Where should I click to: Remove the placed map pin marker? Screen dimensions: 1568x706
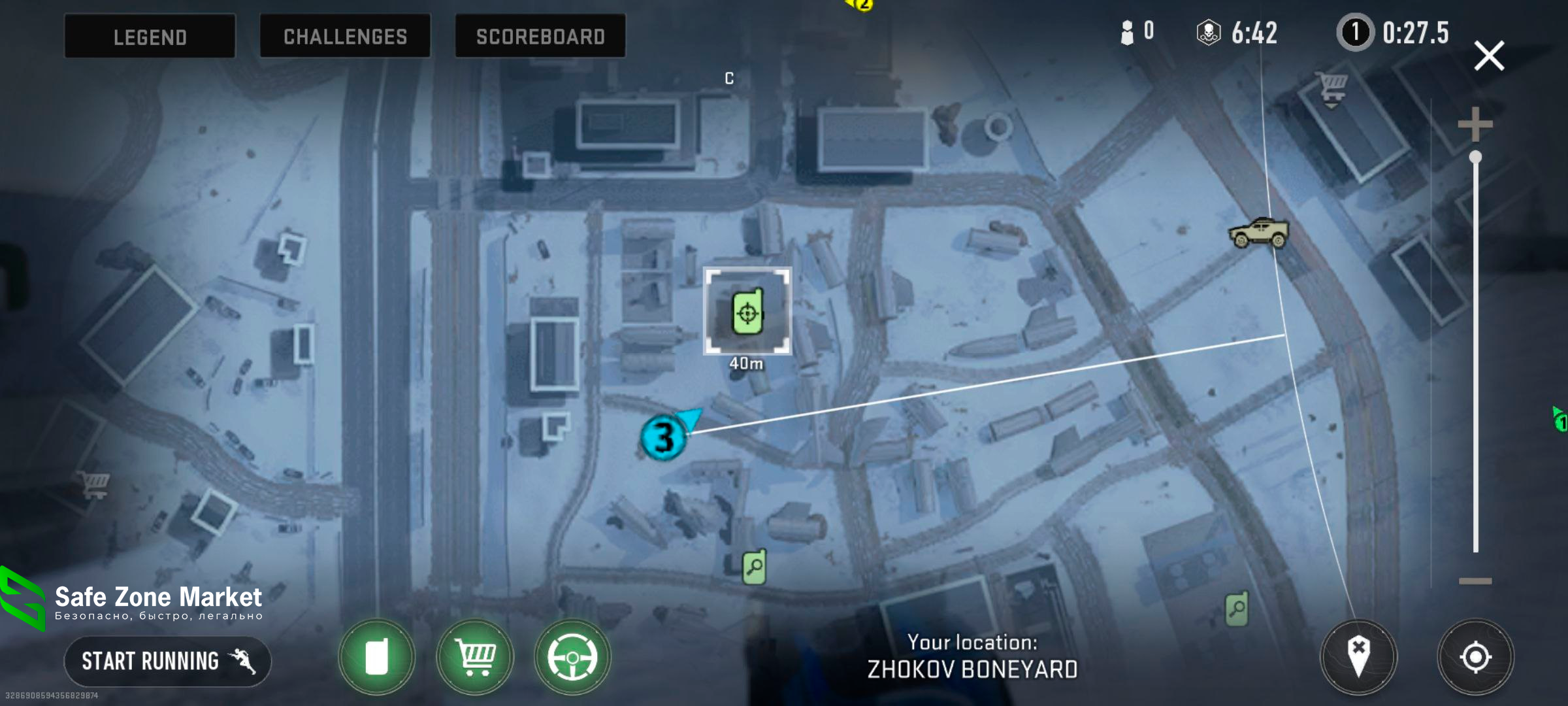1358,656
